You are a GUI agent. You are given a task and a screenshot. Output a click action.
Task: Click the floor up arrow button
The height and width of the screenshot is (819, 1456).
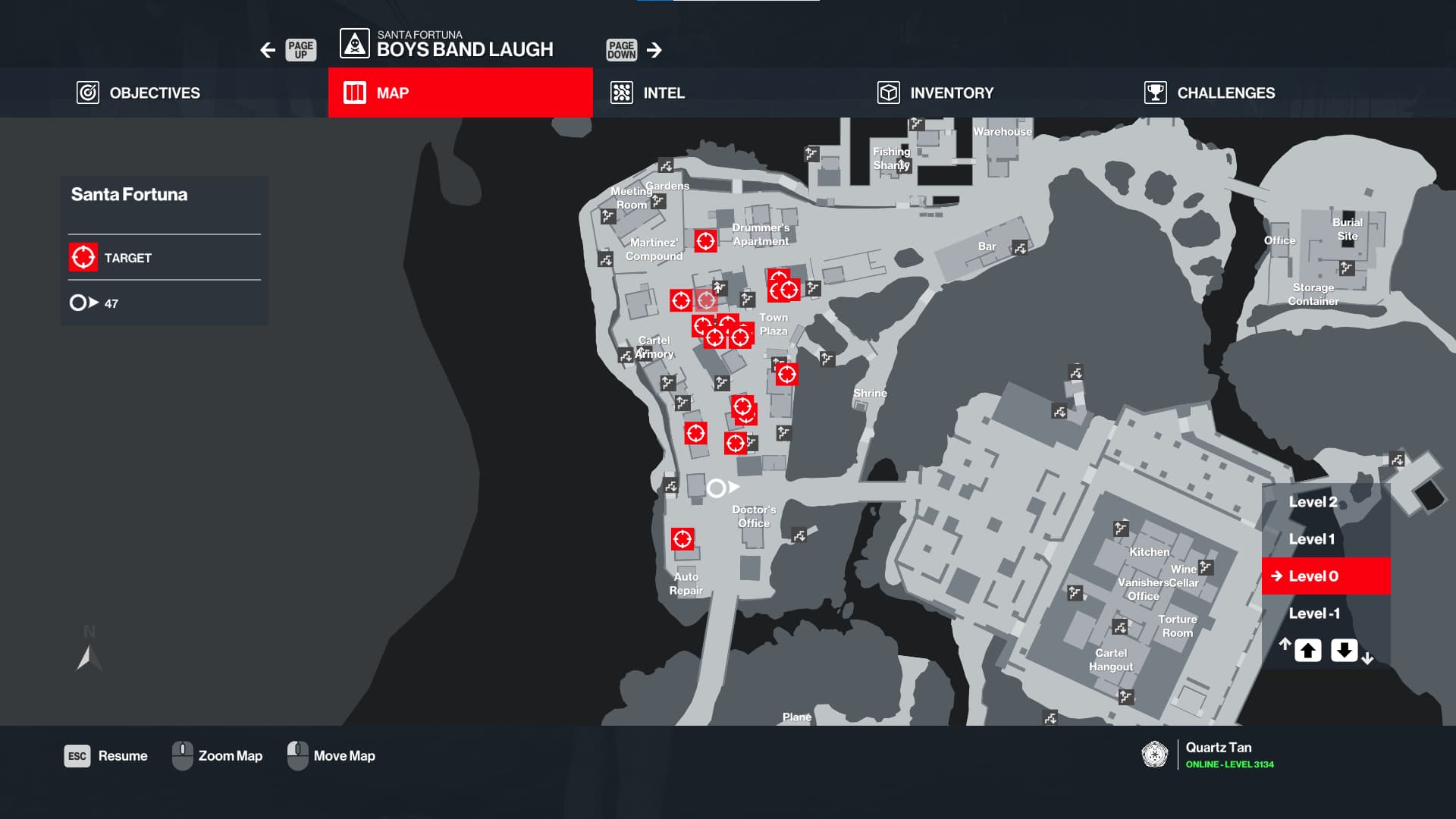click(x=1307, y=650)
